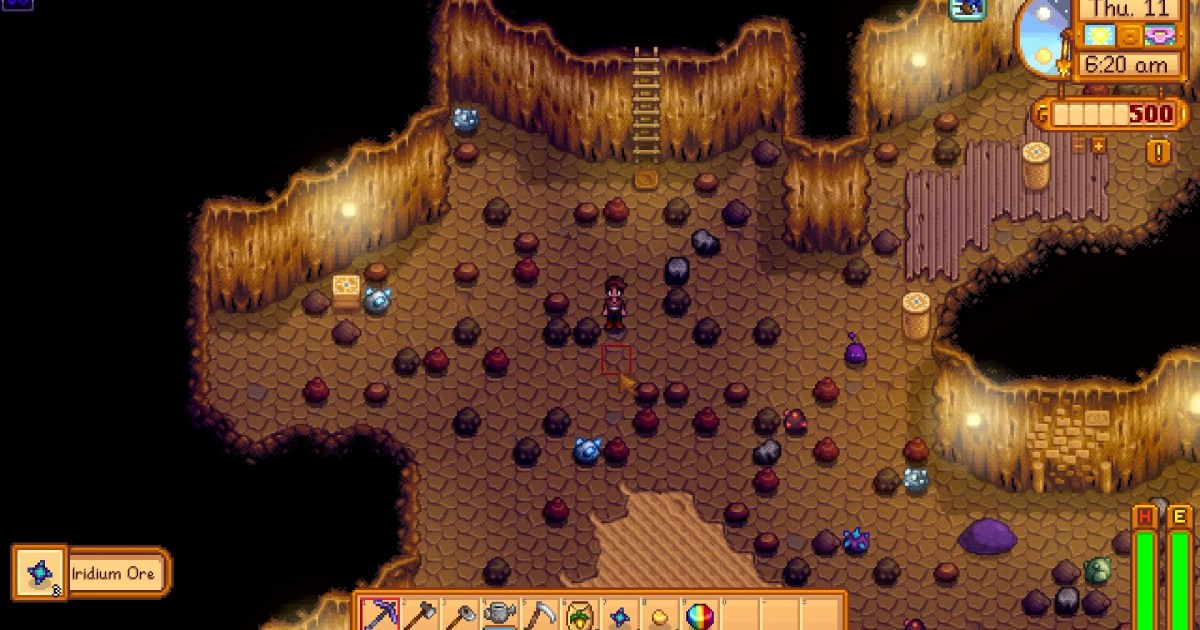Zoom in with the plus button

[x=1099, y=147]
